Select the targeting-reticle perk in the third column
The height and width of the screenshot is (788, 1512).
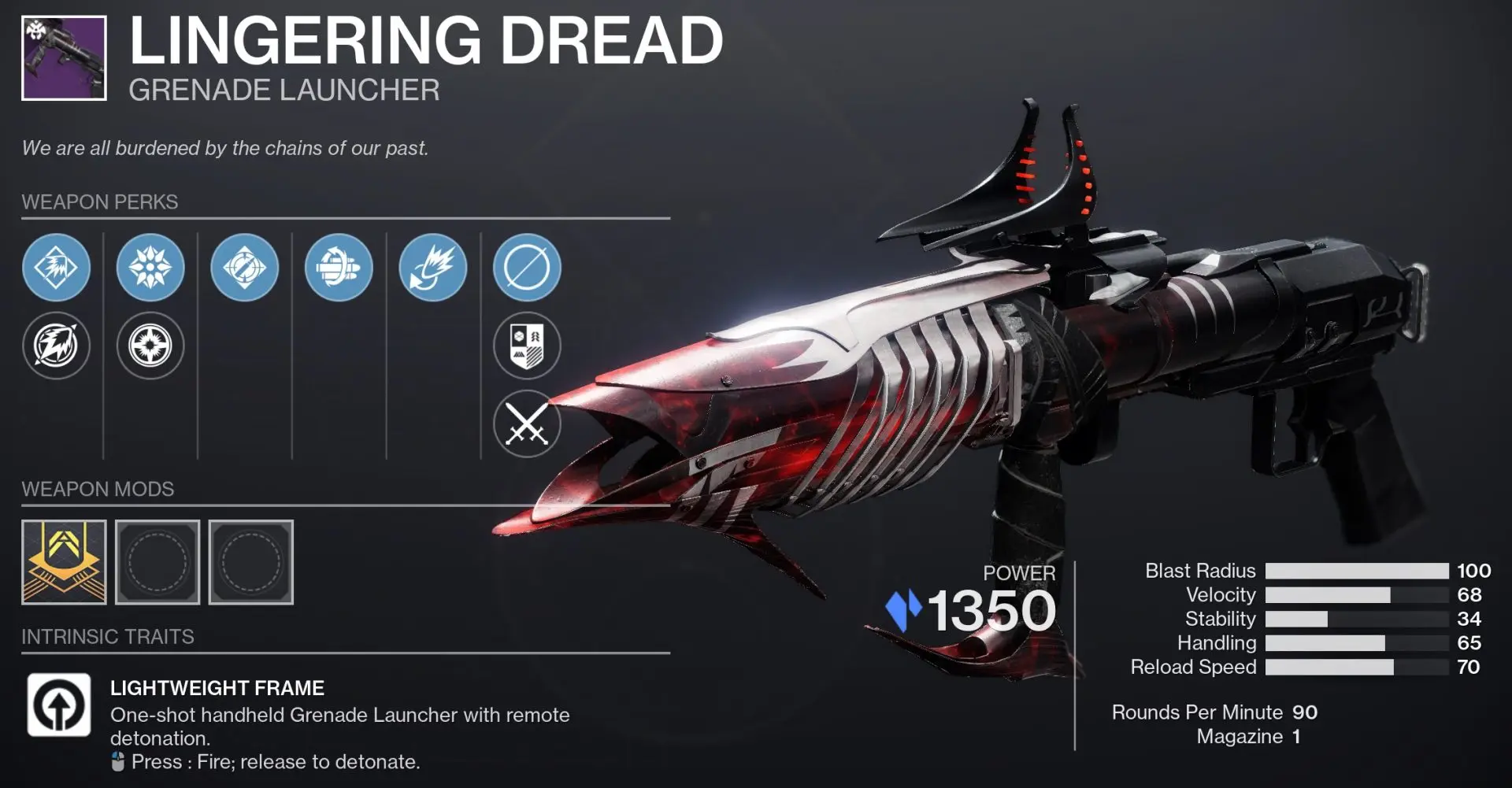[244, 268]
